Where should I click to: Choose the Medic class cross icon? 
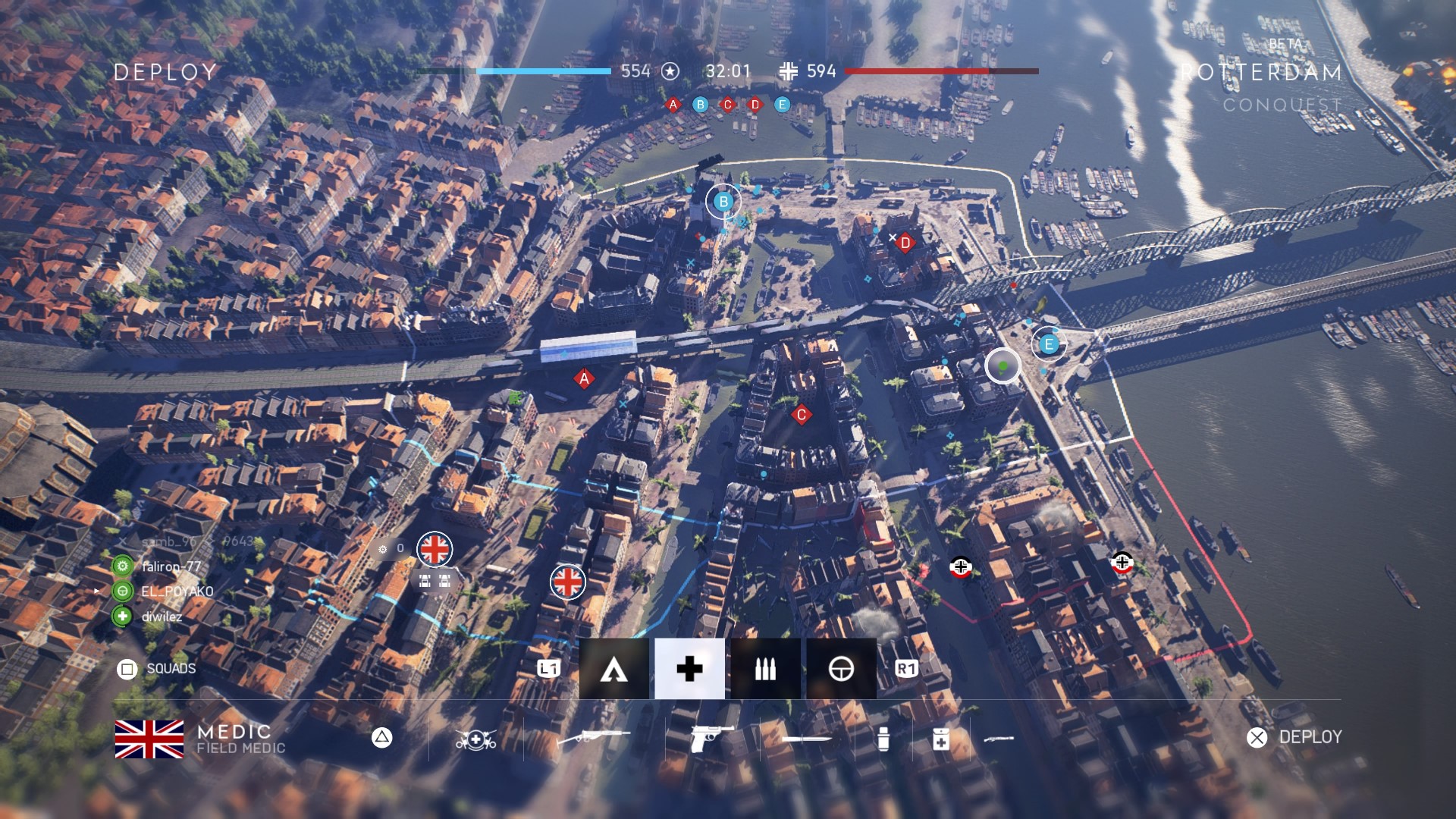pyautogui.click(x=689, y=669)
